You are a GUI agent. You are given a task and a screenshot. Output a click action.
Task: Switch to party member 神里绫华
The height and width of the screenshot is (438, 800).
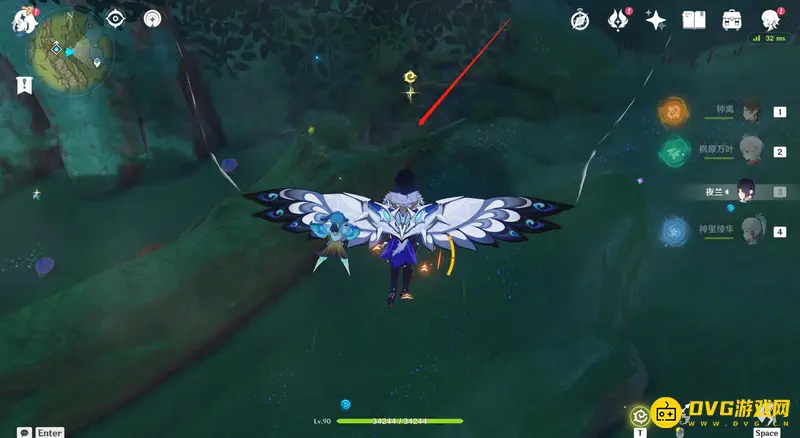(x=752, y=232)
